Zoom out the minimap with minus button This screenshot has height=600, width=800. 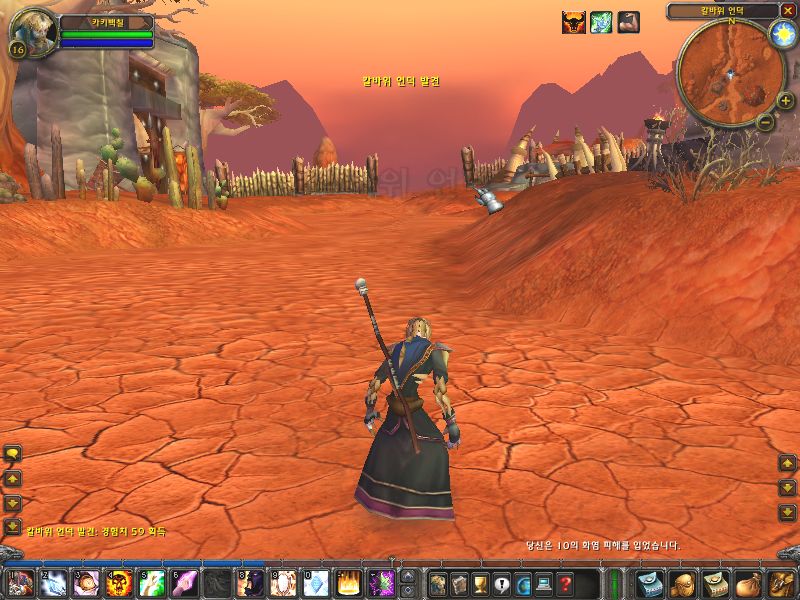[765, 122]
